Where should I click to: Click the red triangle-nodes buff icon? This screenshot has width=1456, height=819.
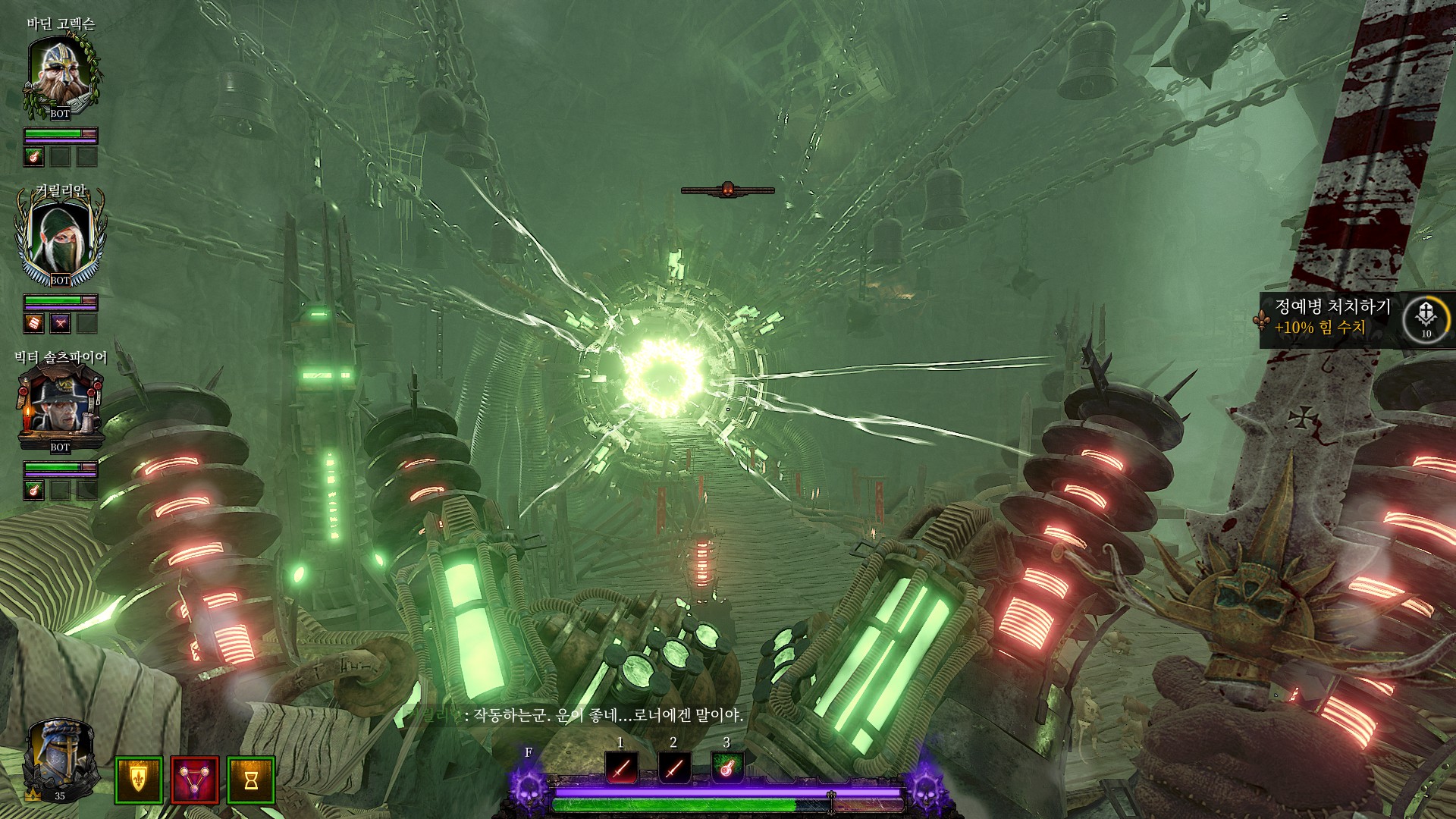195,780
